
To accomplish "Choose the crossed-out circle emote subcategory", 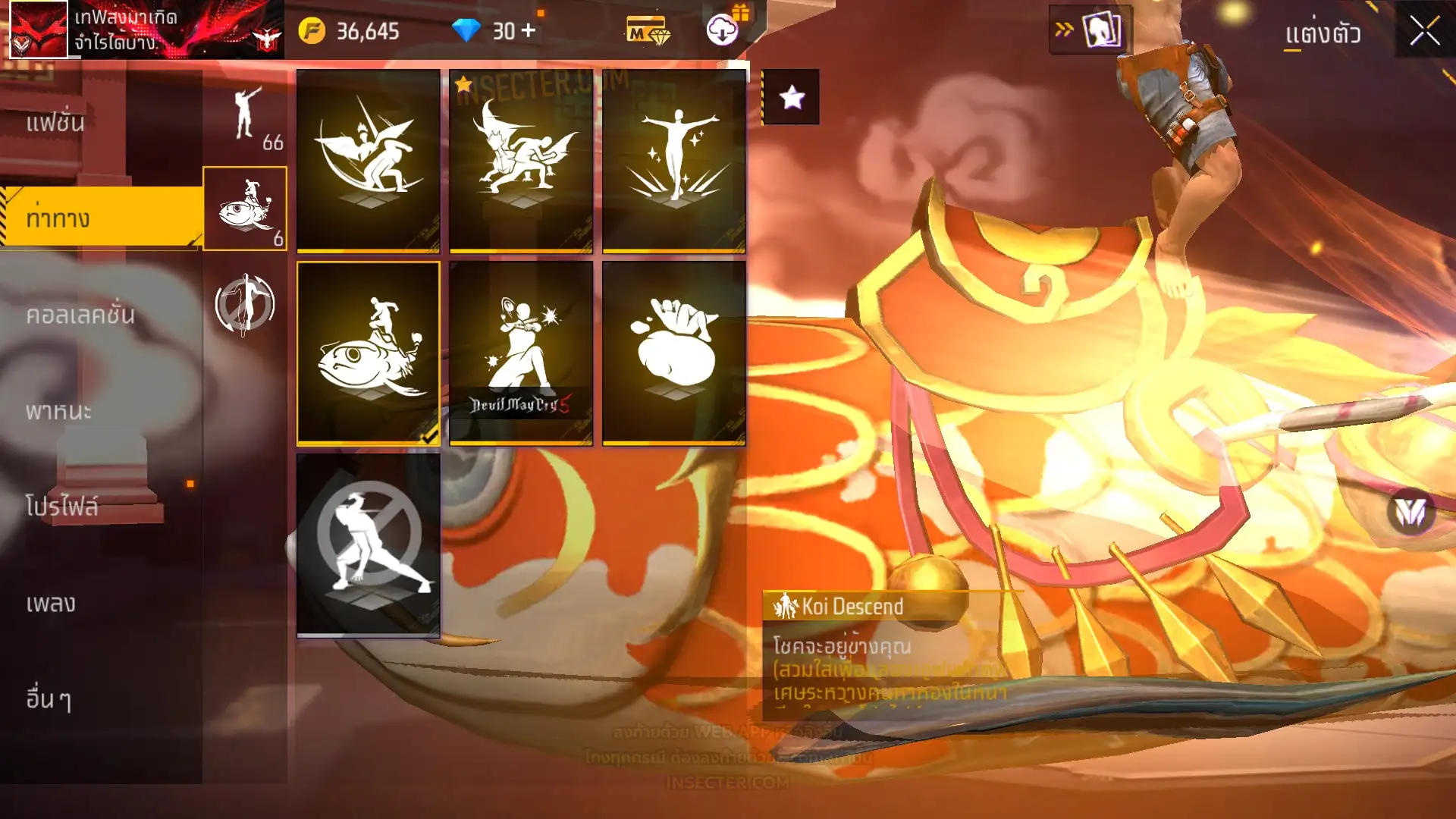I will 245,305.
